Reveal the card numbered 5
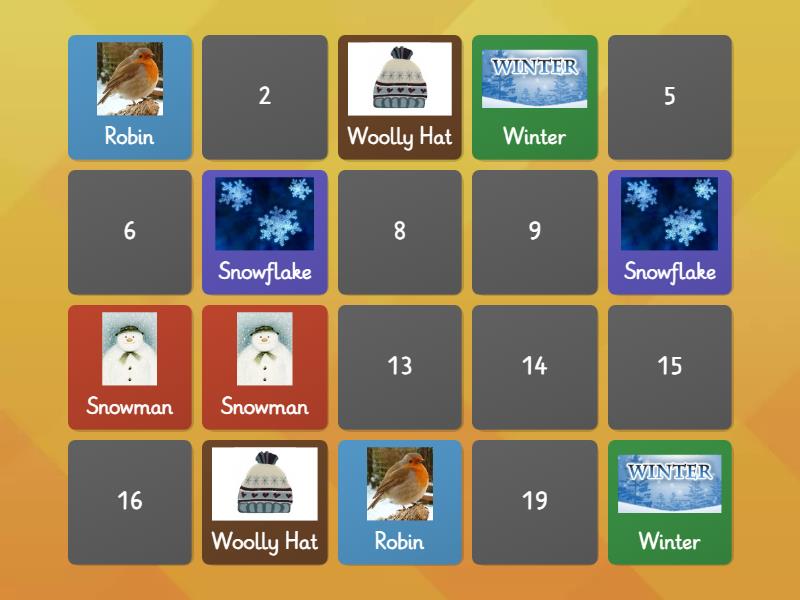Screen dimensions: 800x600 [x=670, y=97]
